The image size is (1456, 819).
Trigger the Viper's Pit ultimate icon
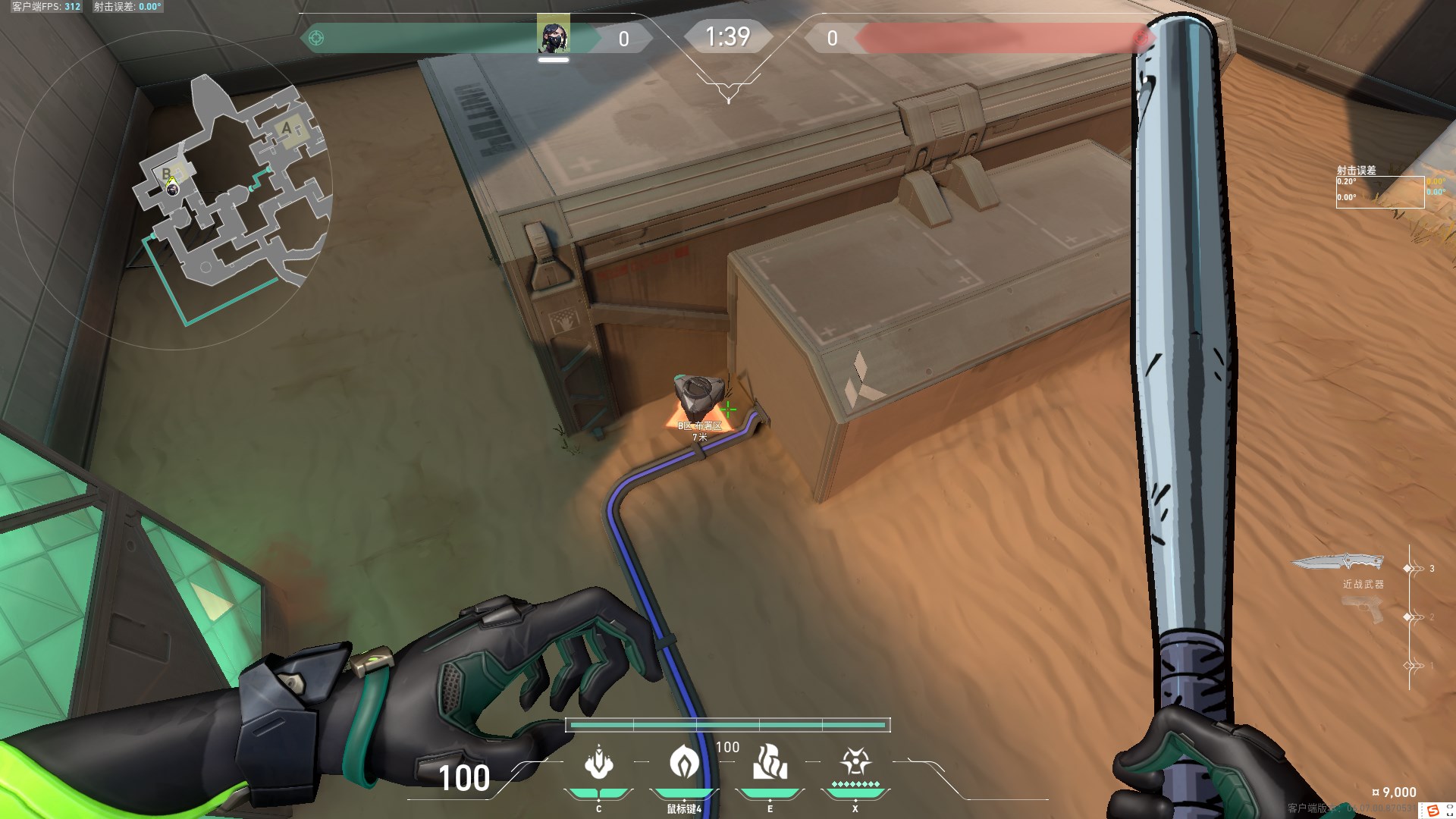(855, 761)
